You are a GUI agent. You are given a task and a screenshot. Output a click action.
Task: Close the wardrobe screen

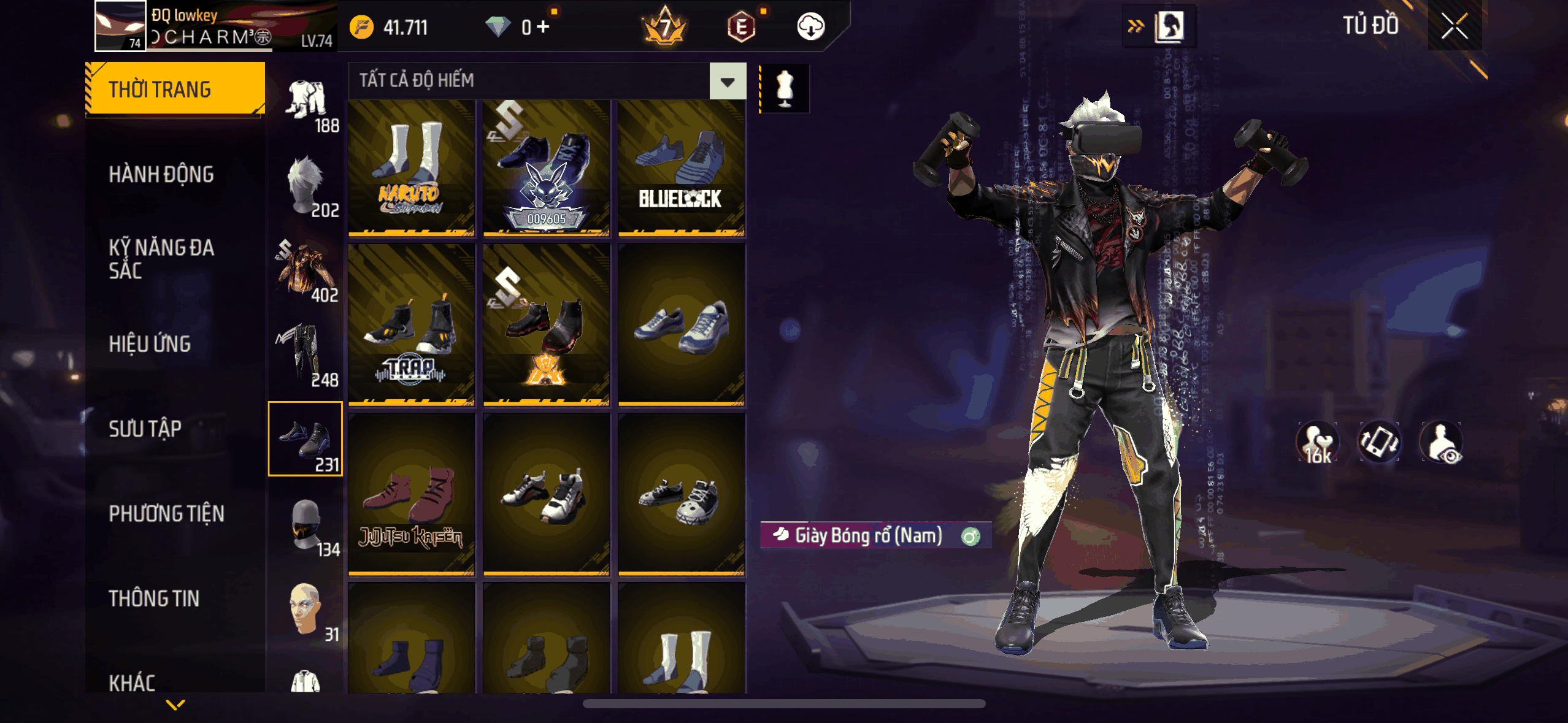click(x=1454, y=27)
